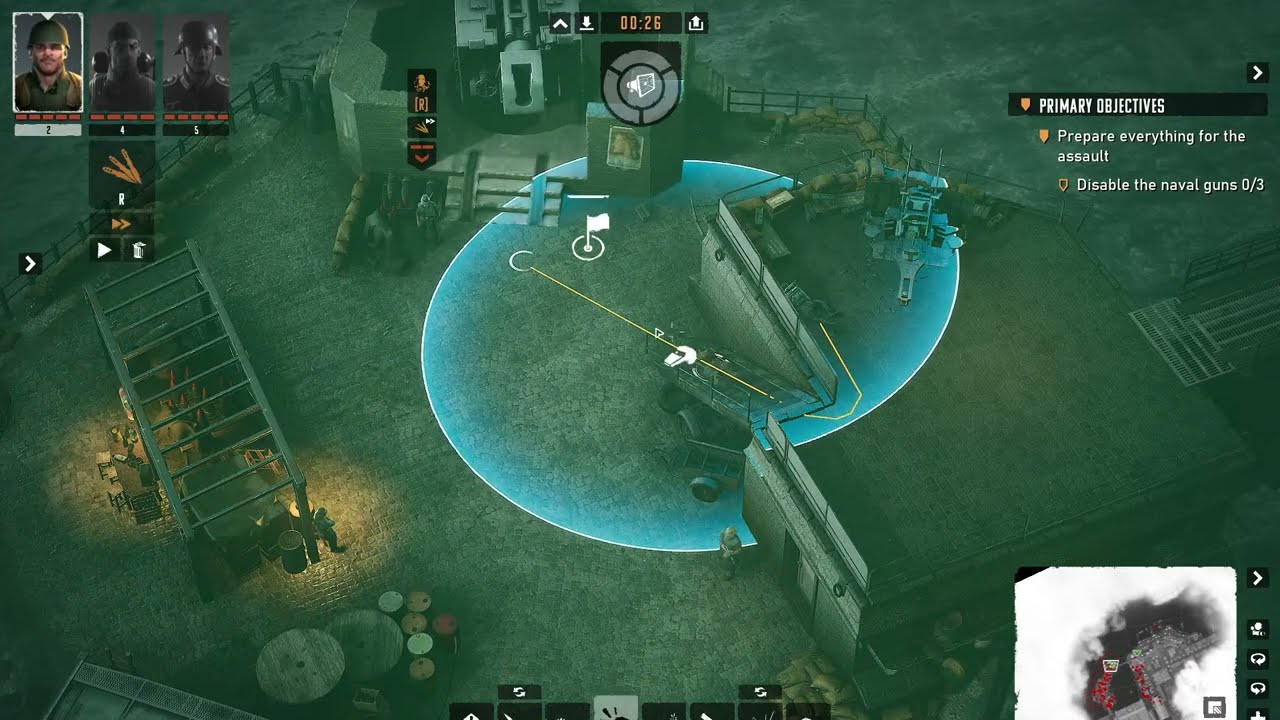Toggle the minimap layer button in its corner

pos(1215,707)
